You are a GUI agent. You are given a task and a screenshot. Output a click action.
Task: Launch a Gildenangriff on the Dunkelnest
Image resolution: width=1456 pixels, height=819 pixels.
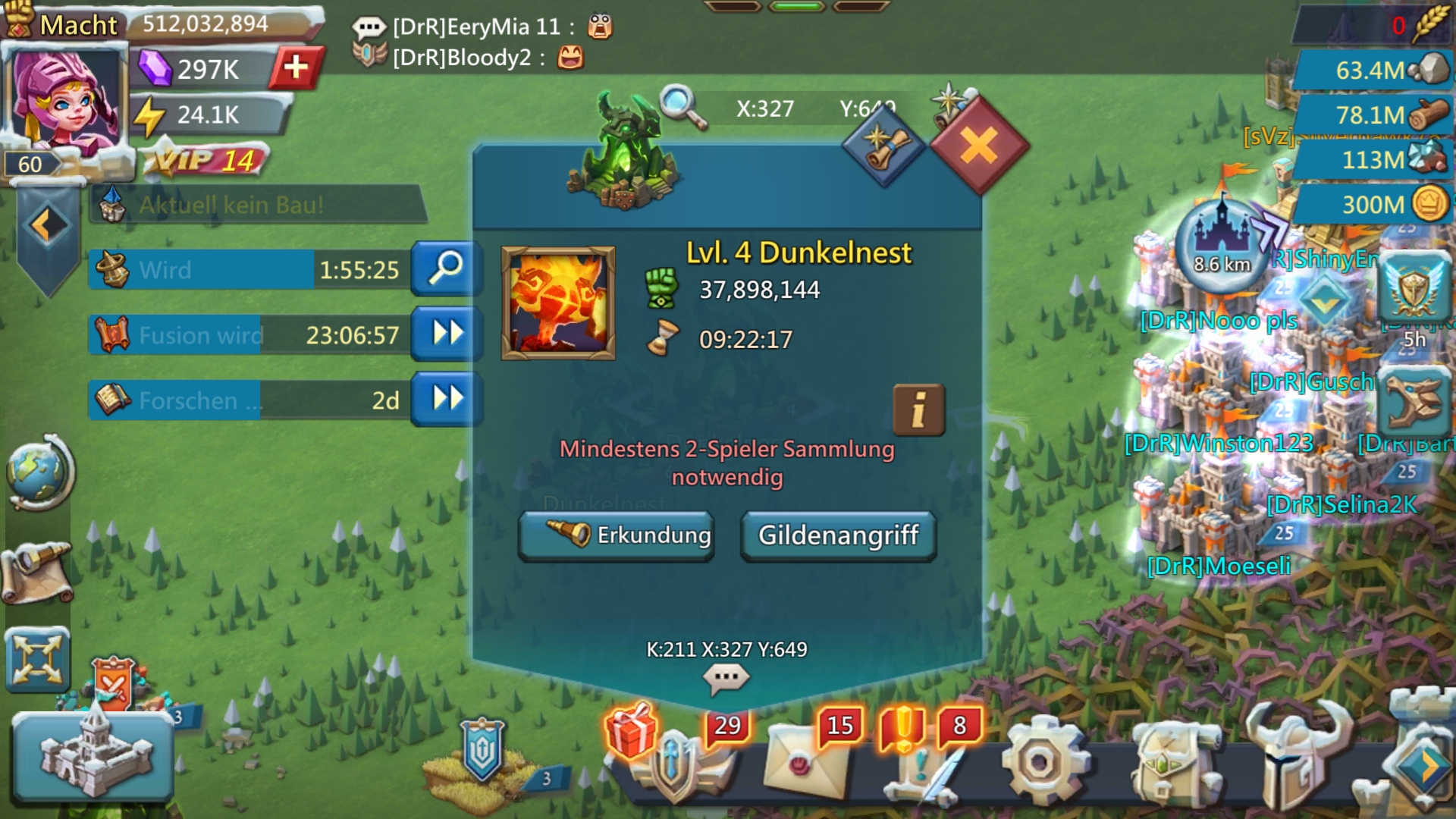(838, 535)
